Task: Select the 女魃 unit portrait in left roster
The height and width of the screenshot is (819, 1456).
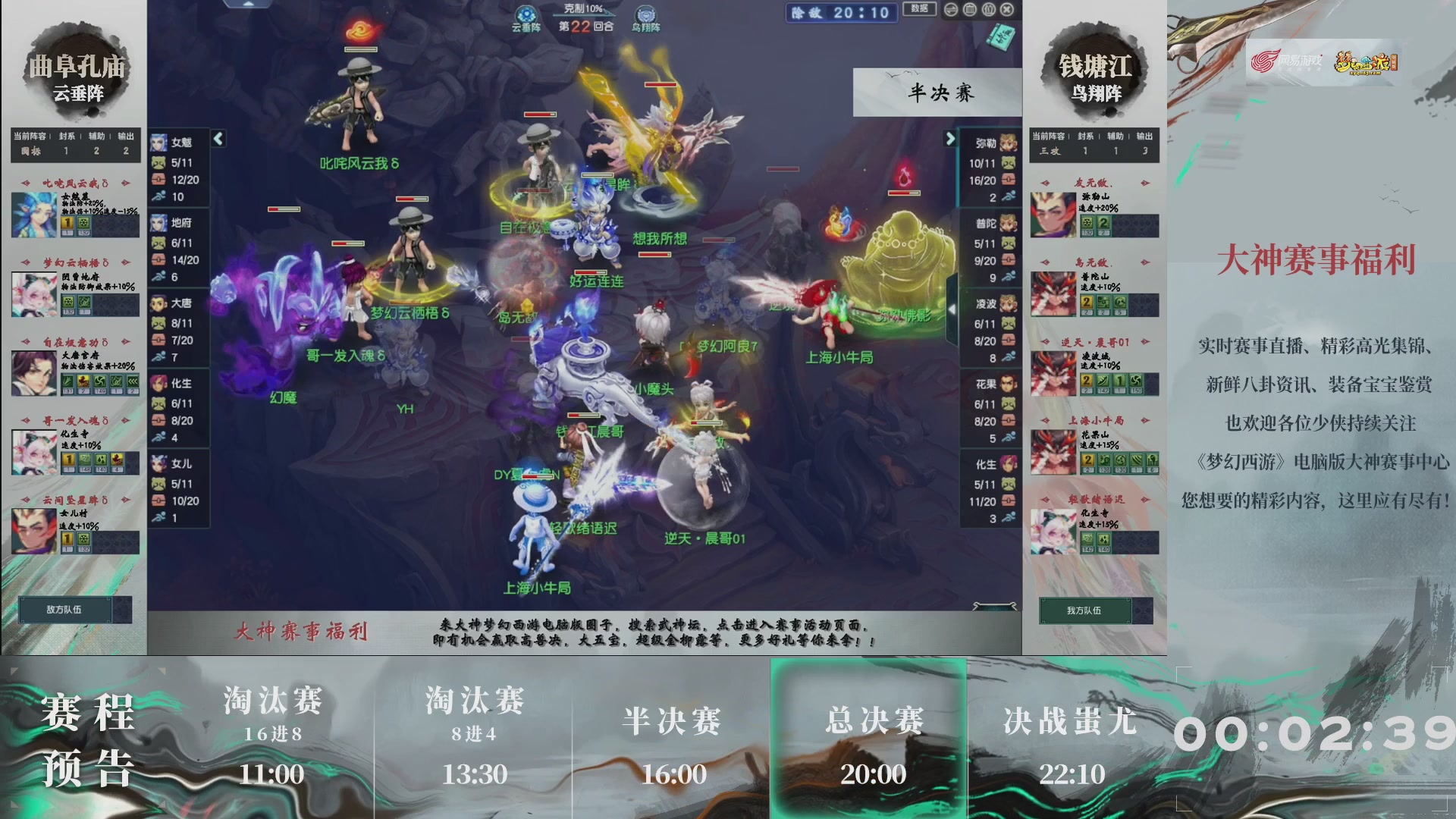Action: tap(160, 141)
